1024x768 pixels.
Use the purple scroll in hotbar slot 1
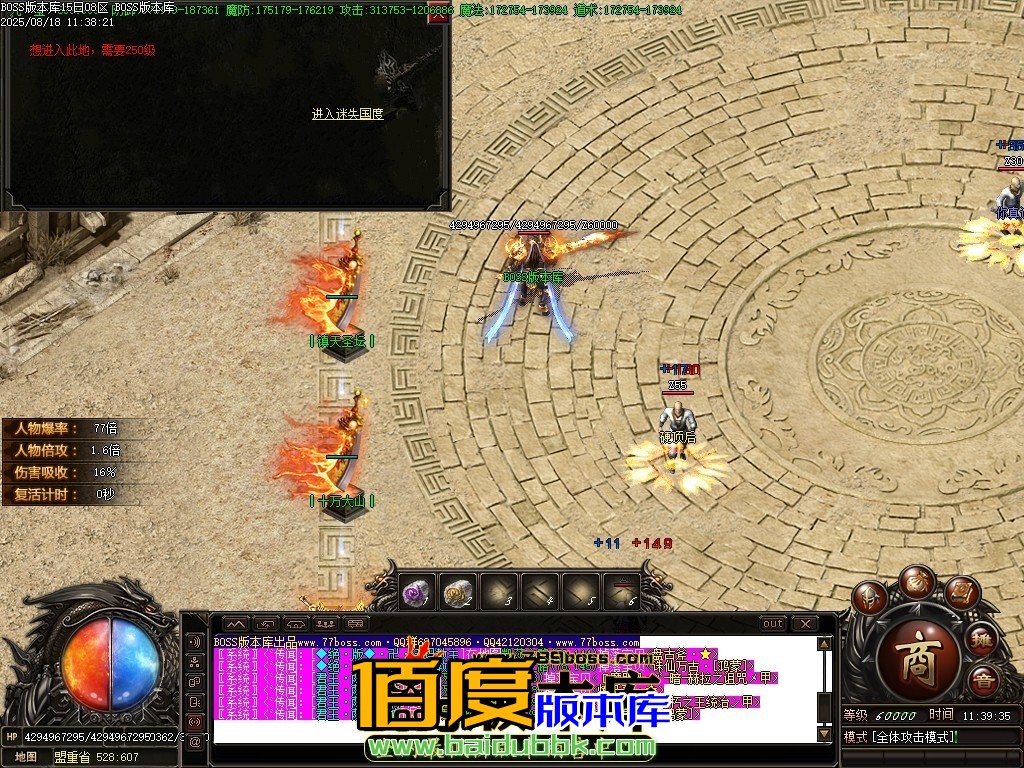(x=417, y=594)
